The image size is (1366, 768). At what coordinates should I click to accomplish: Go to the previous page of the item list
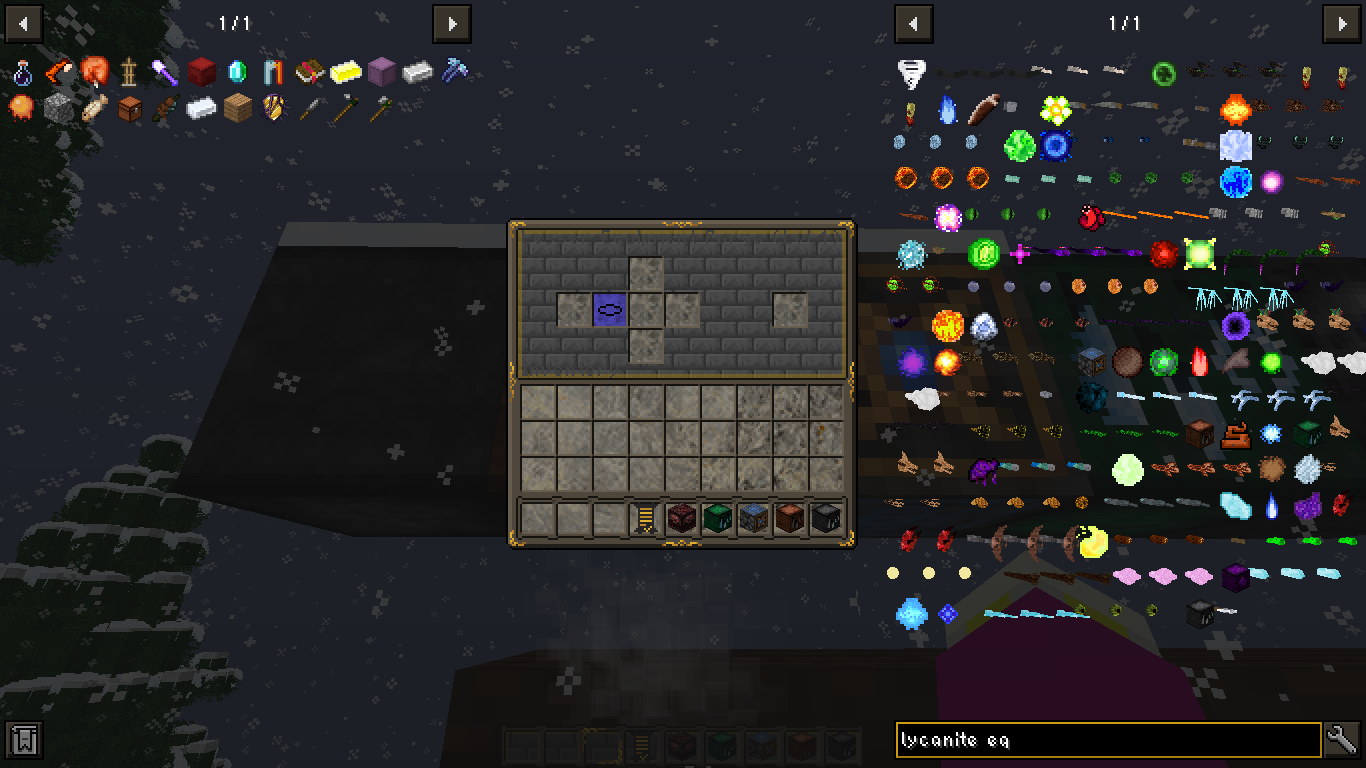coord(913,24)
